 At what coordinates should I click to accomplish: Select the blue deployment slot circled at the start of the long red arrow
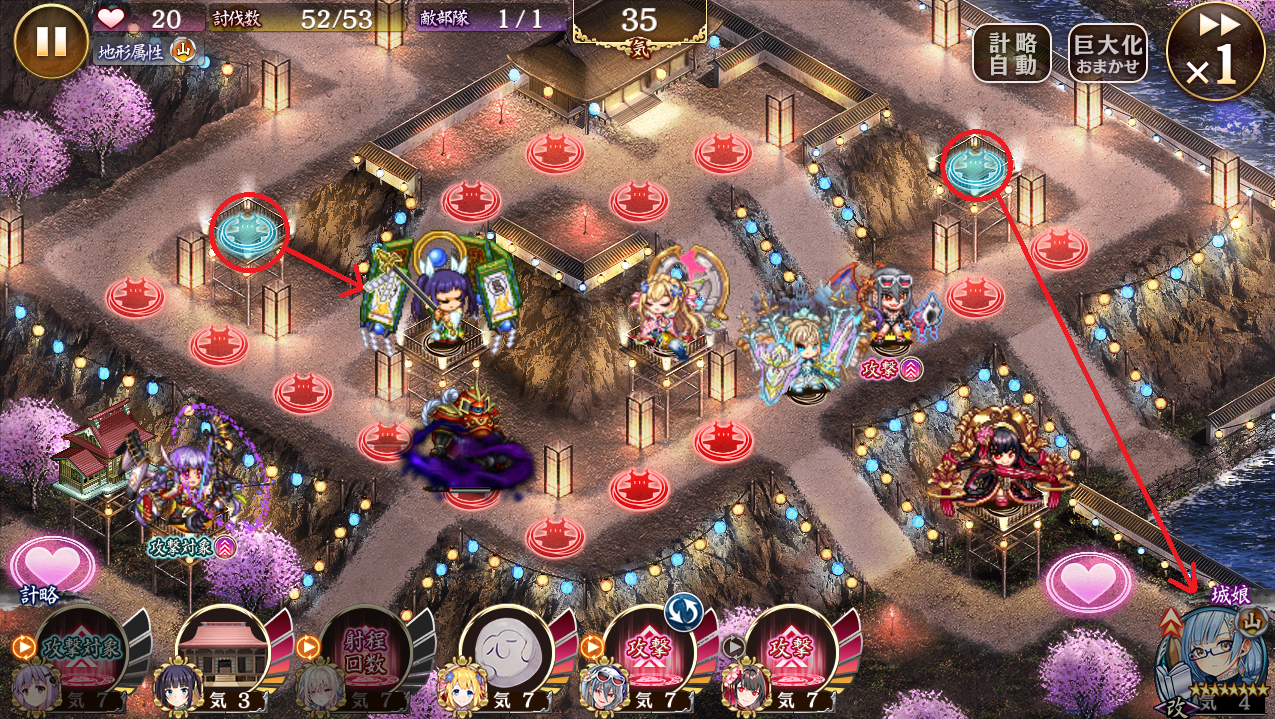tap(978, 165)
